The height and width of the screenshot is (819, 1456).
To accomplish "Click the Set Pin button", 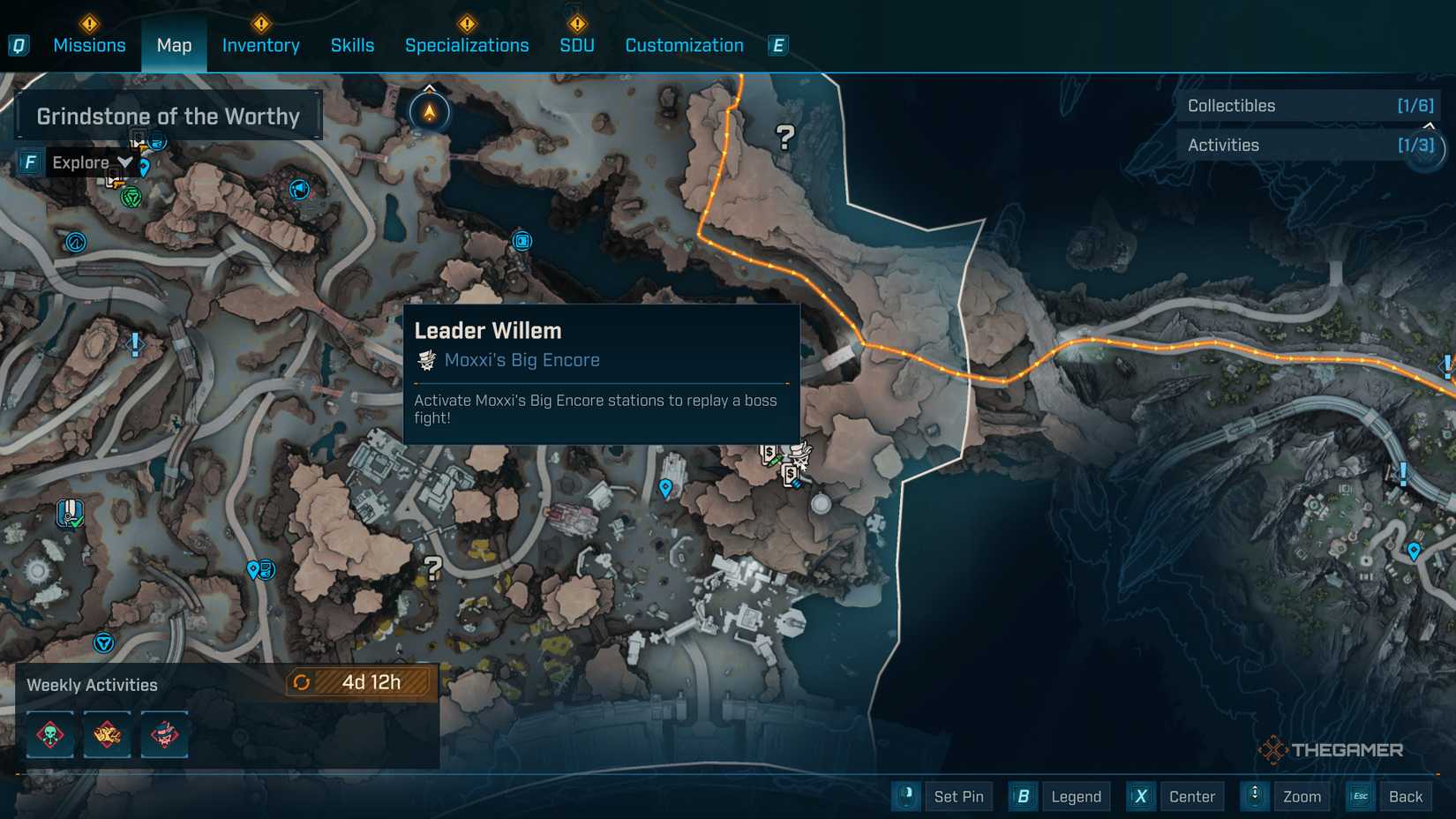I will tap(959, 796).
